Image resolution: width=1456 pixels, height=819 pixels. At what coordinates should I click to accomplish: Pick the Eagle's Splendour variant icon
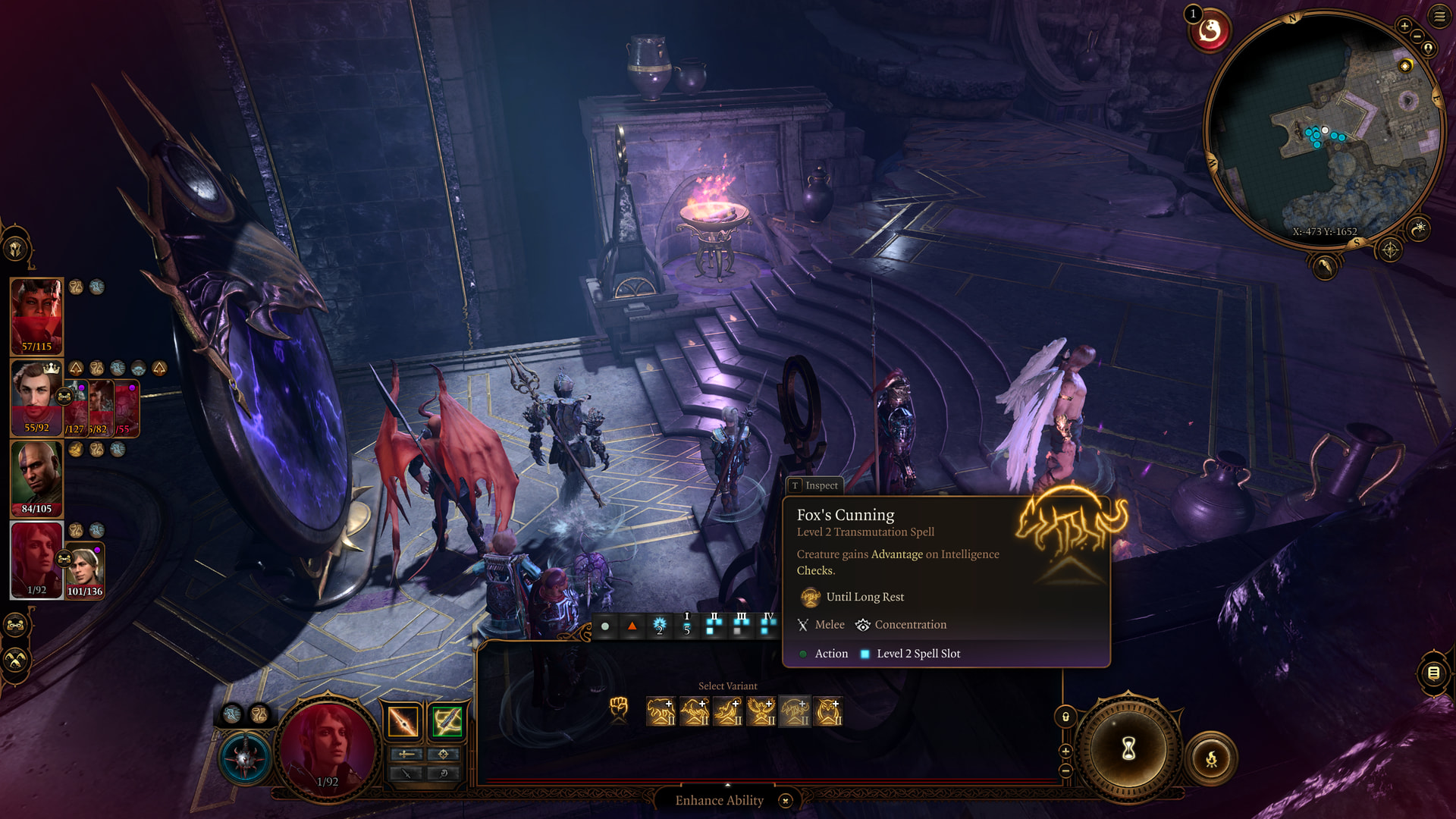coord(761,712)
